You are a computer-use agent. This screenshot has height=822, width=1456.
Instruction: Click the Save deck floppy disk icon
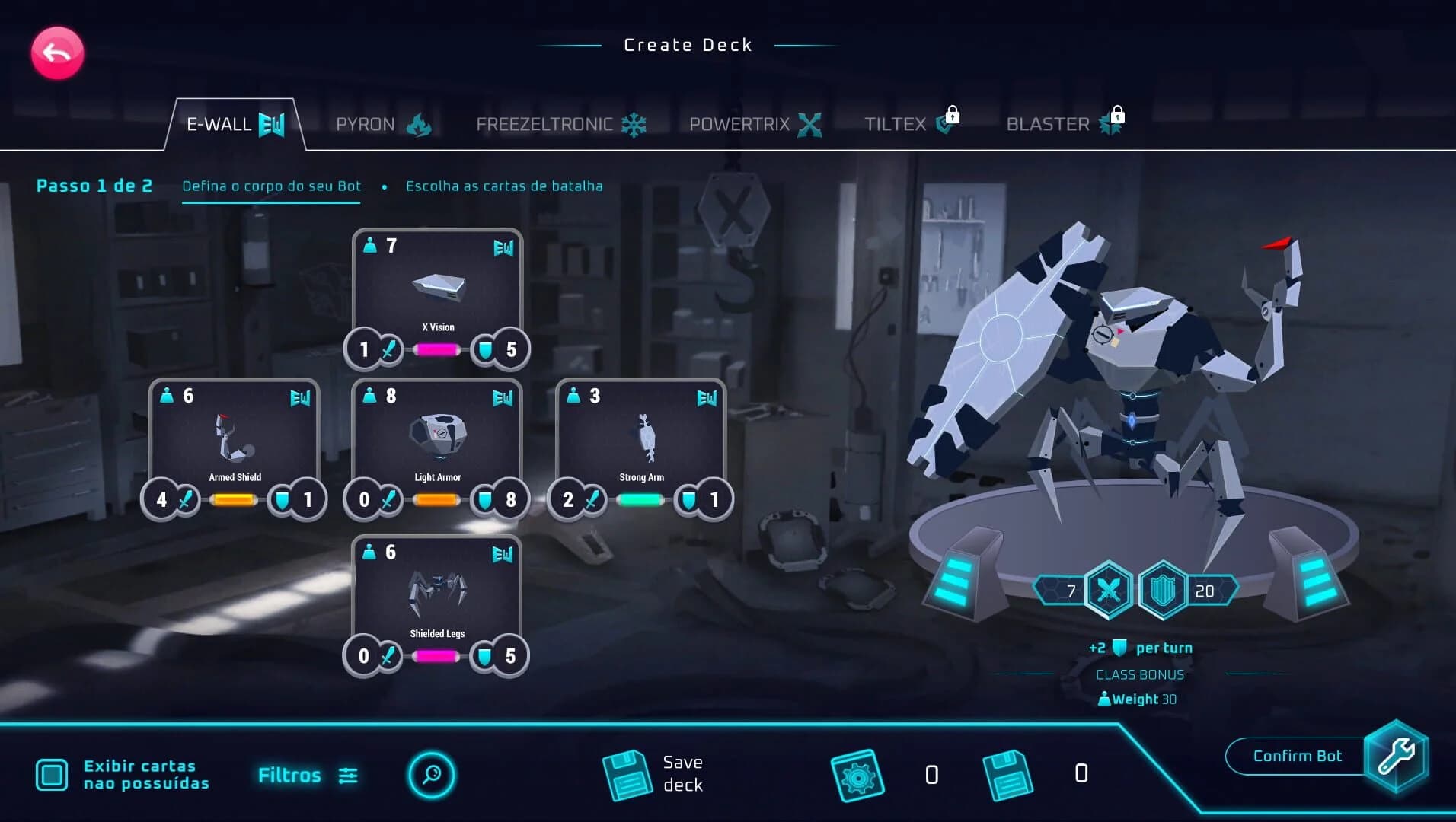click(627, 773)
